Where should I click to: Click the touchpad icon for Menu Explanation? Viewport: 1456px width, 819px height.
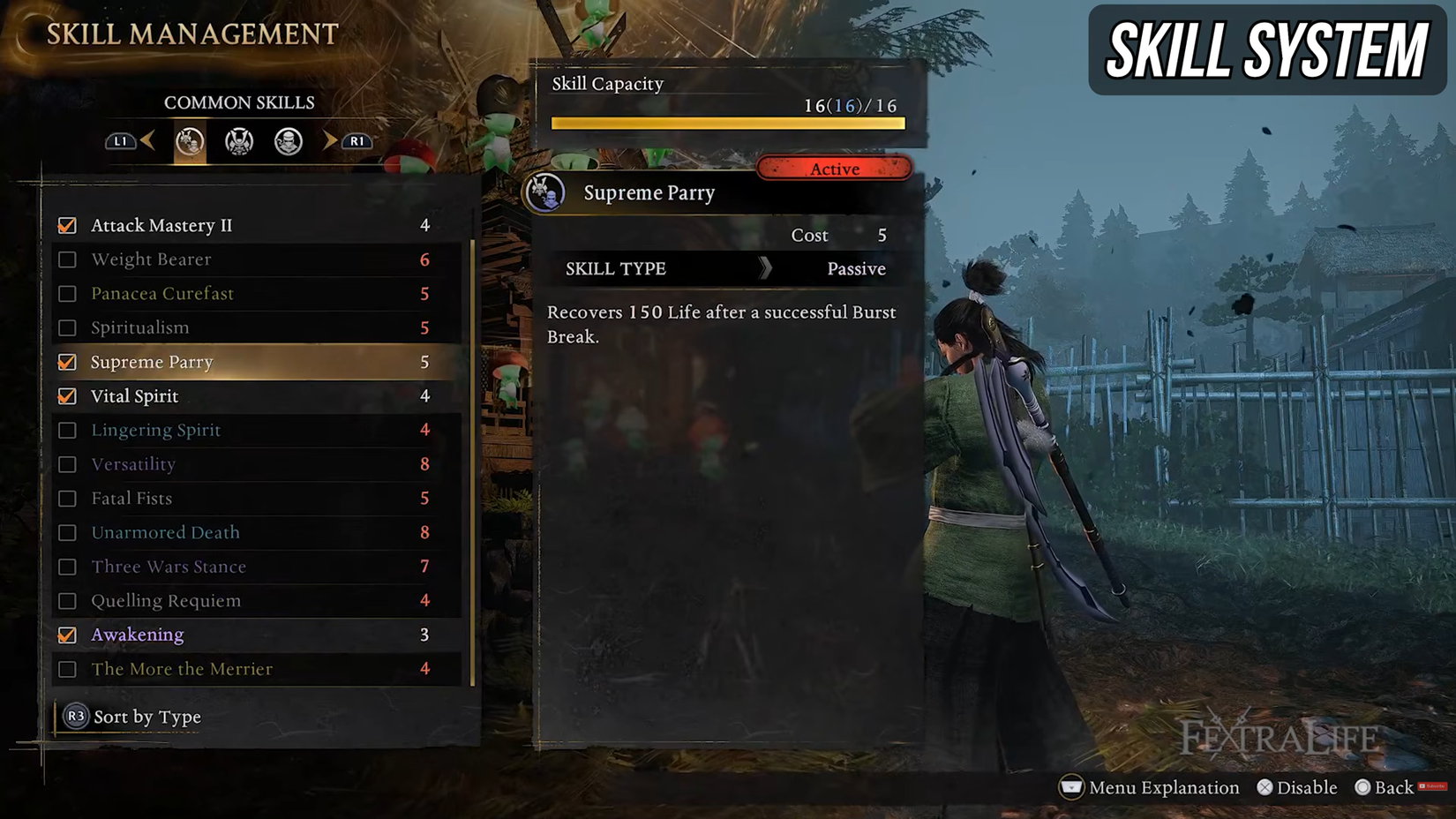click(x=1070, y=787)
